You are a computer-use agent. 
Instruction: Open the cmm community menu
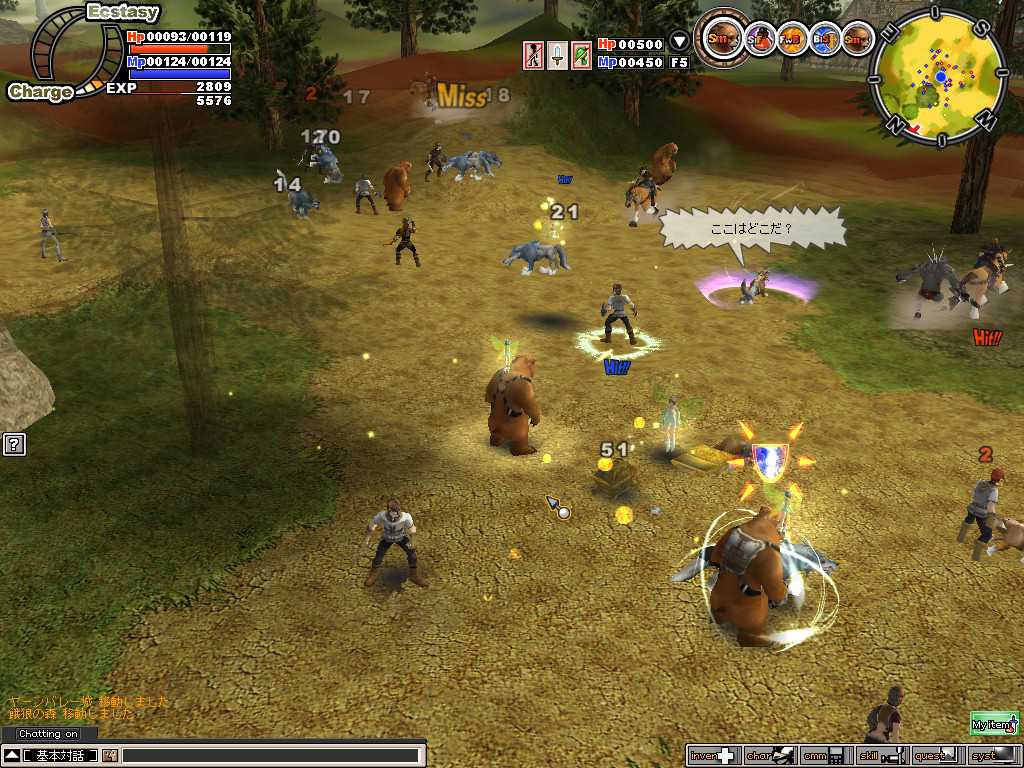click(826, 755)
